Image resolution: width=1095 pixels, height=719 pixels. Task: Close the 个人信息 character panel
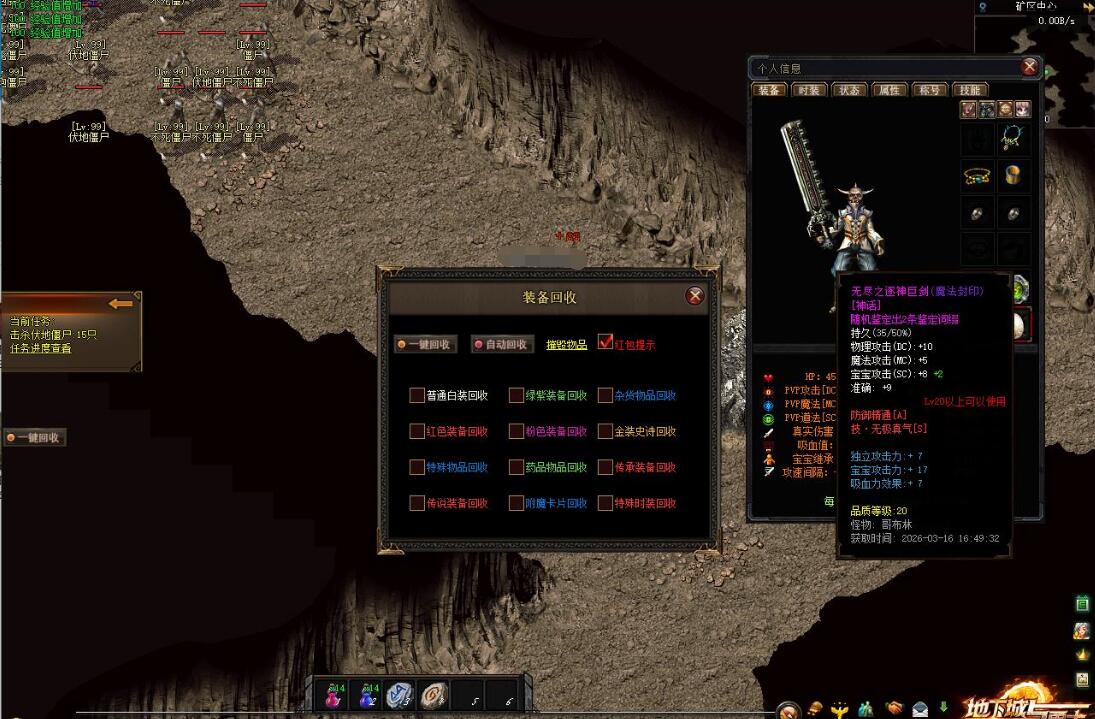tap(1029, 67)
